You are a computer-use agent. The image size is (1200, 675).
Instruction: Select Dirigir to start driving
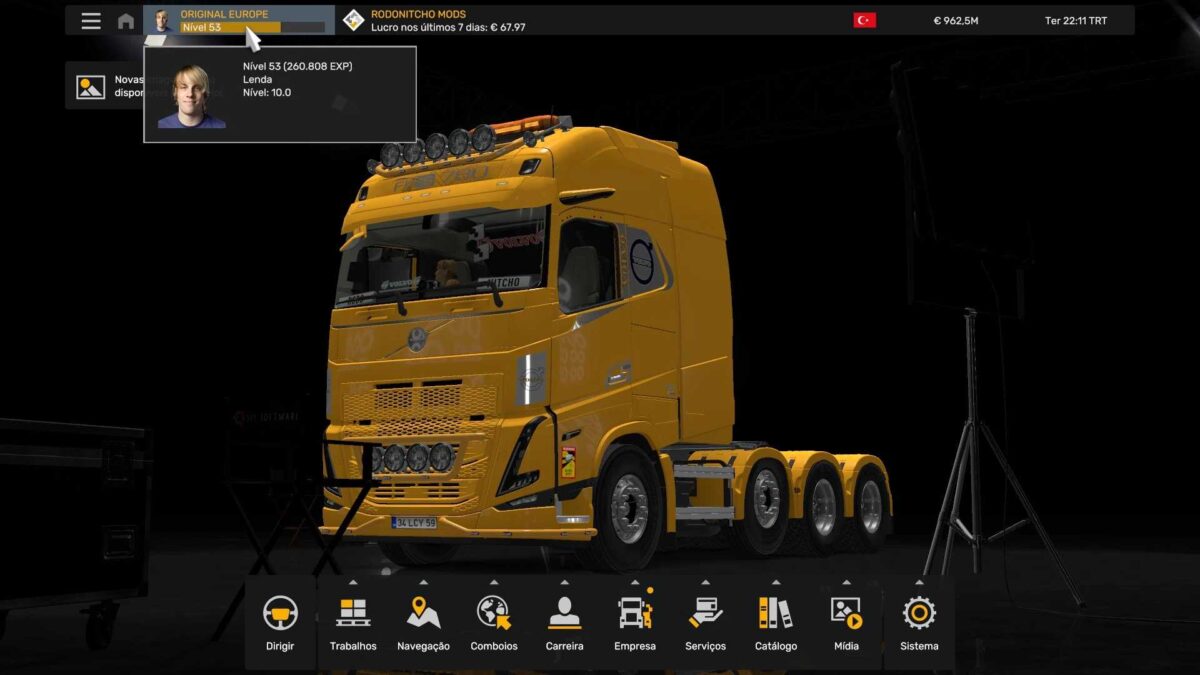pyautogui.click(x=280, y=622)
